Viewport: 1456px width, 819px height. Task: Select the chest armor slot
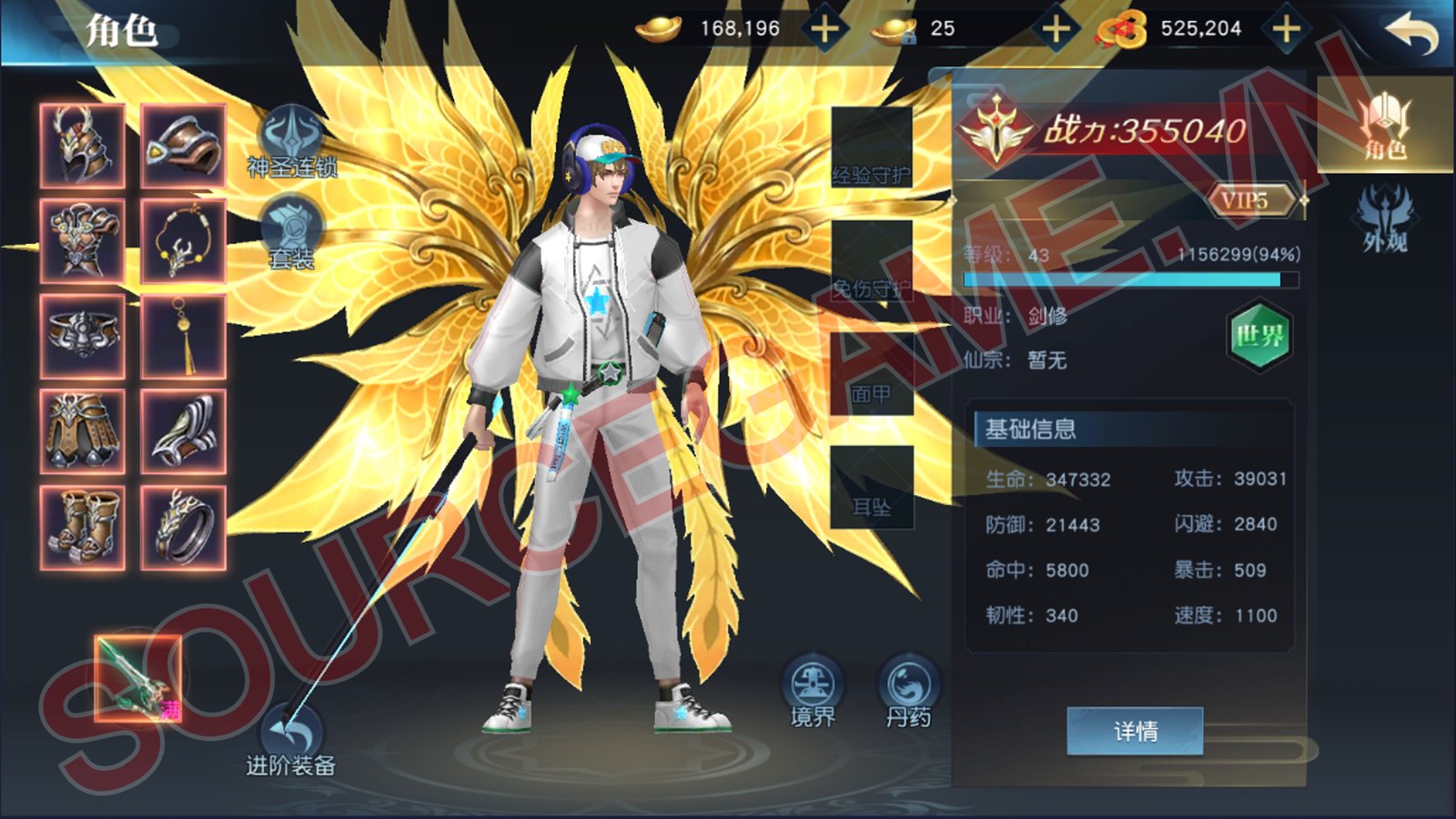click(83, 241)
